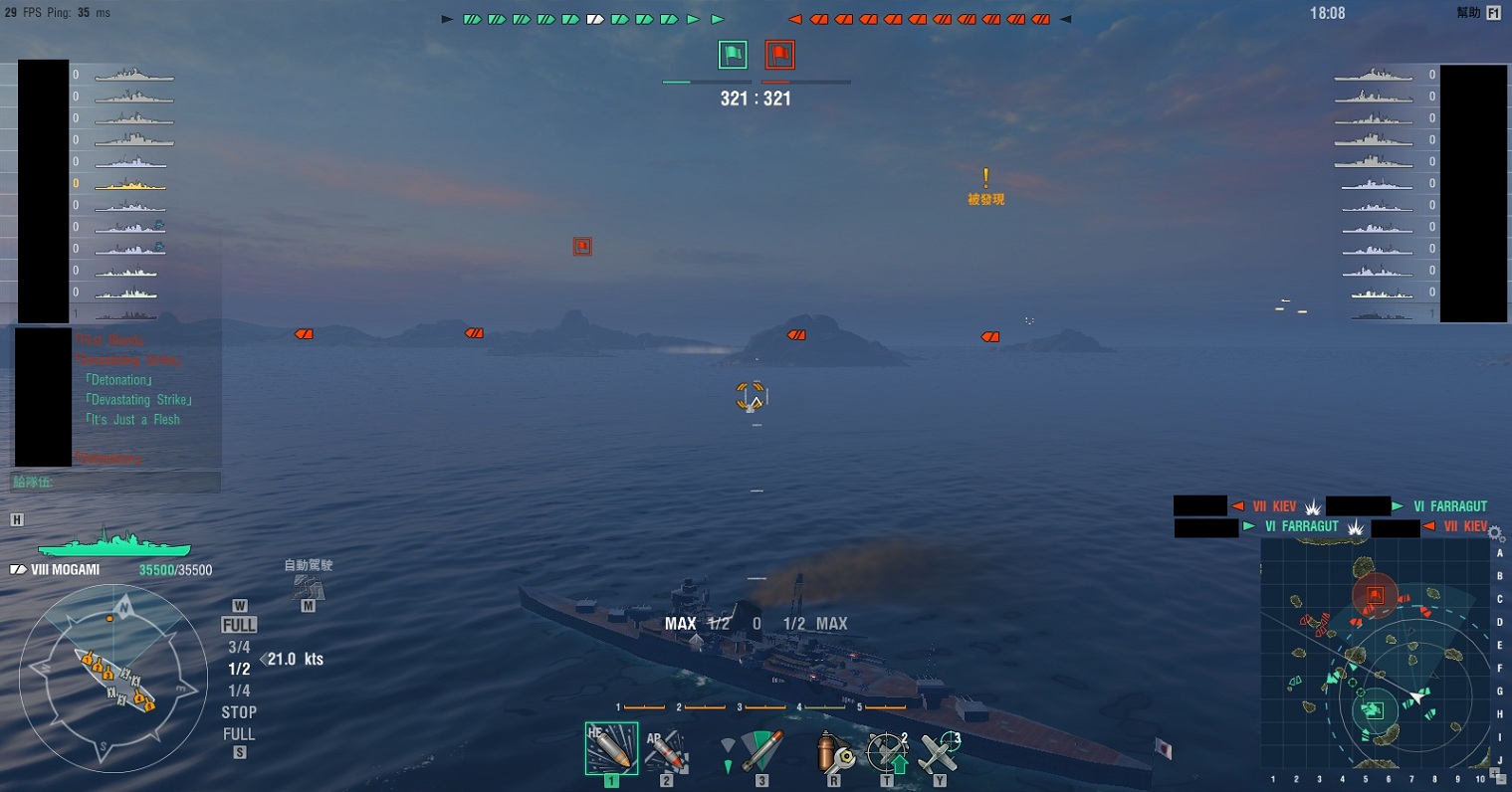Click the red enemy capture flag indicator
The image size is (1512, 792).
coord(779,55)
